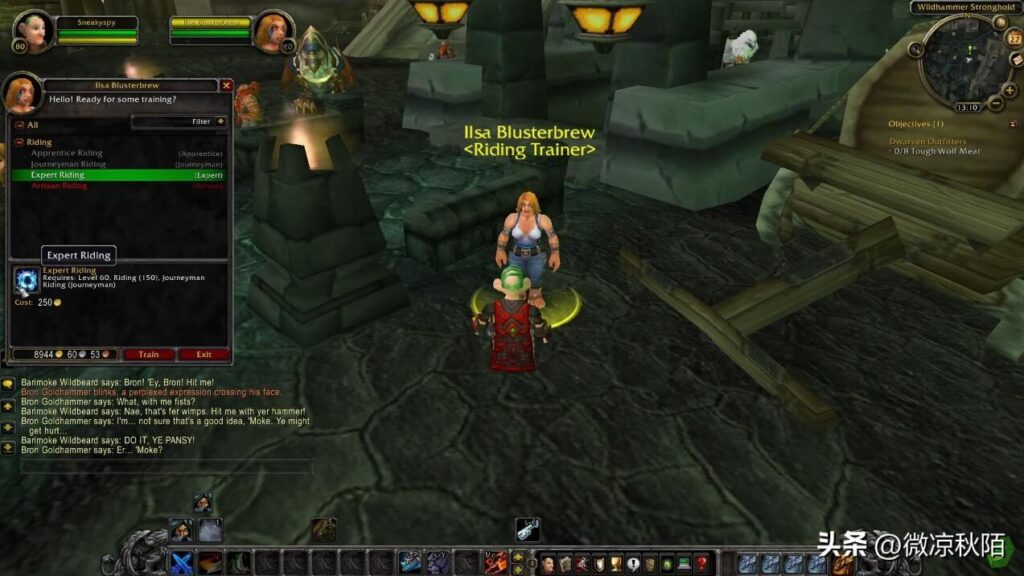Open the calendar showing day 27
The width and height of the screenshot is (1024, 576).
tap(1012, 38)
